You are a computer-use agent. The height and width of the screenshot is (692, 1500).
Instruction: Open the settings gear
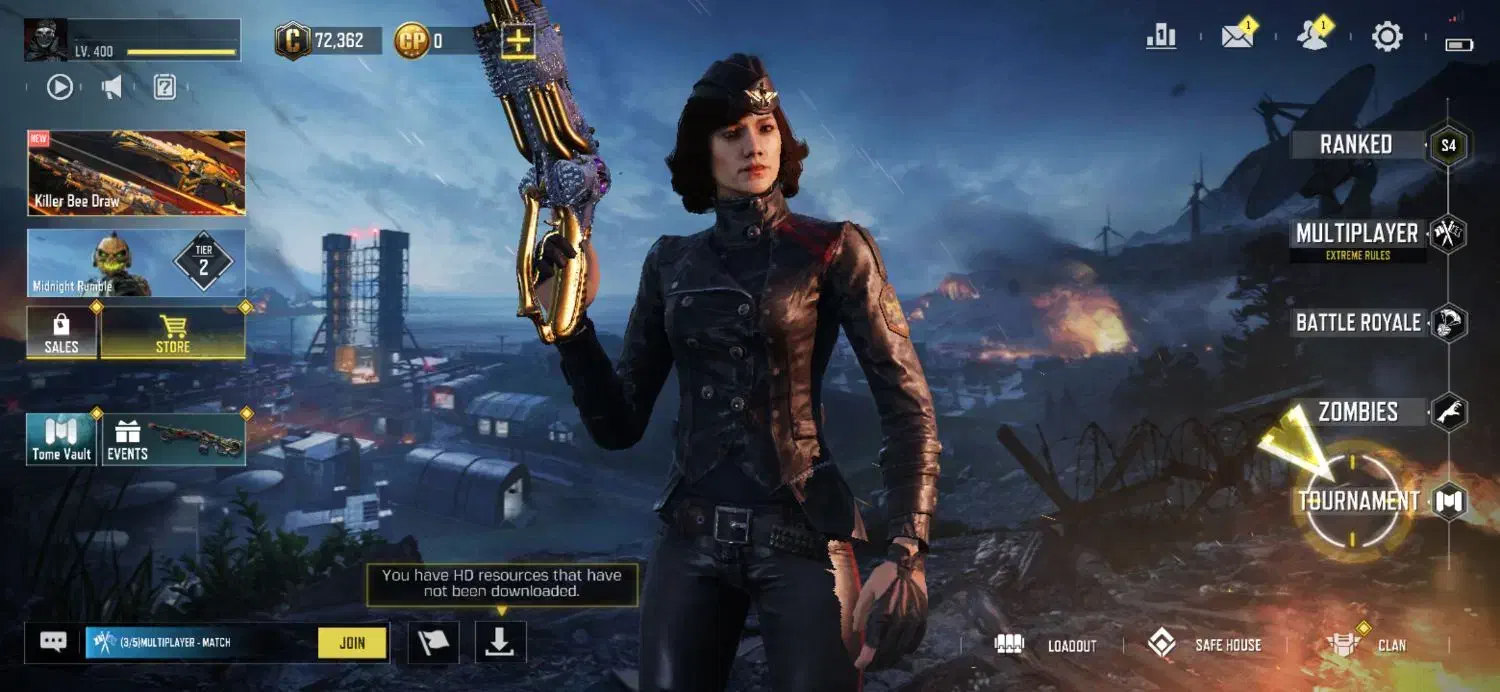1387,38
